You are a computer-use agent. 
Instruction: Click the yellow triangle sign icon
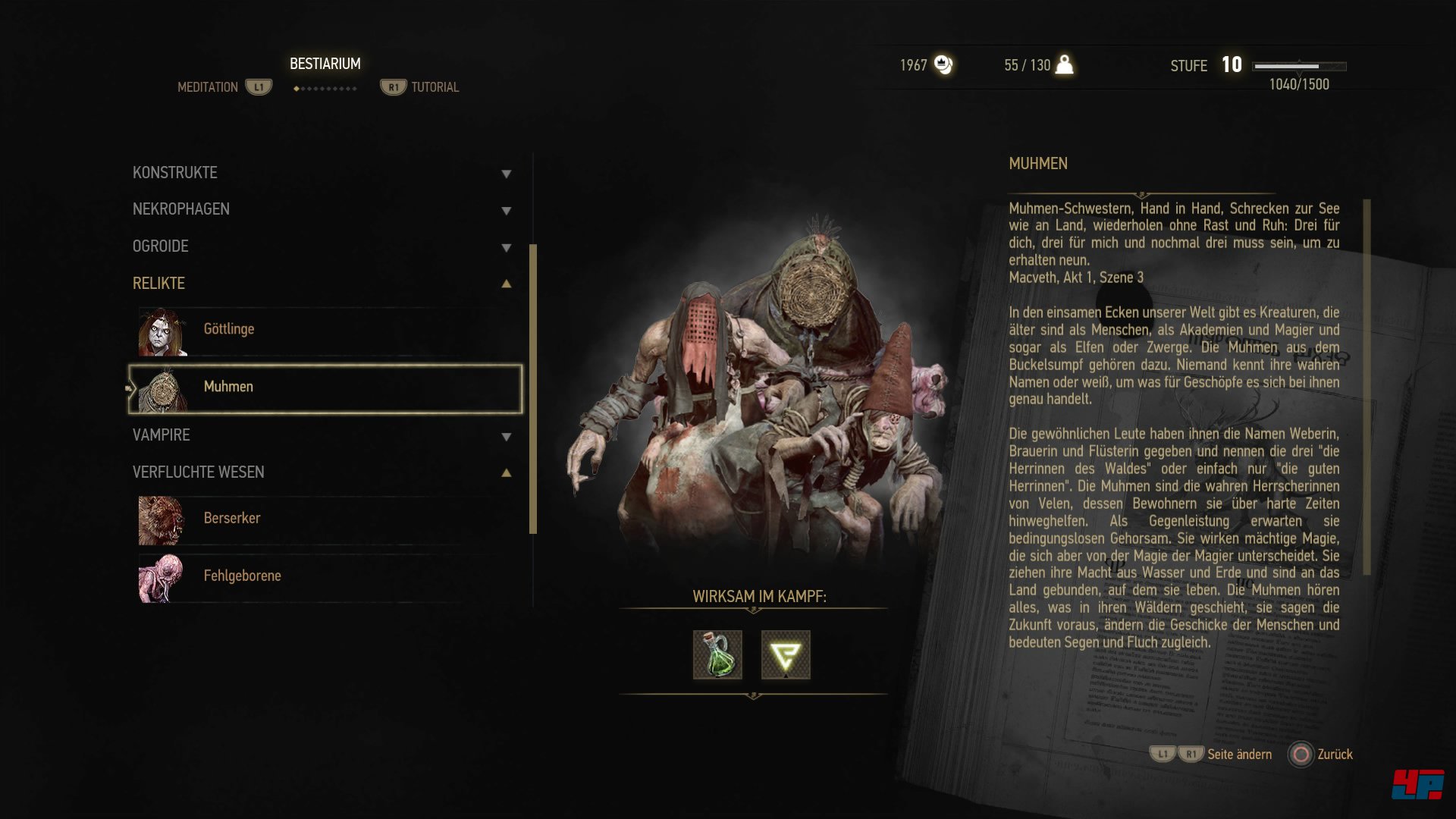point(786,655)
